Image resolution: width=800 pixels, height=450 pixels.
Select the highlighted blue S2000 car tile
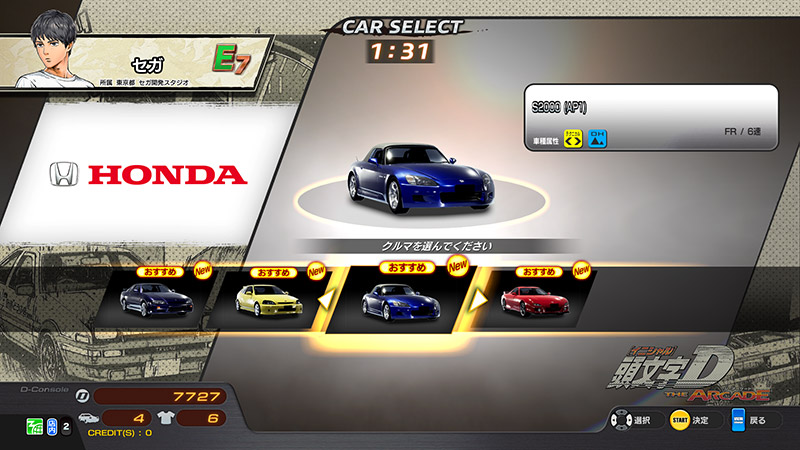click(x=398, y=300)
